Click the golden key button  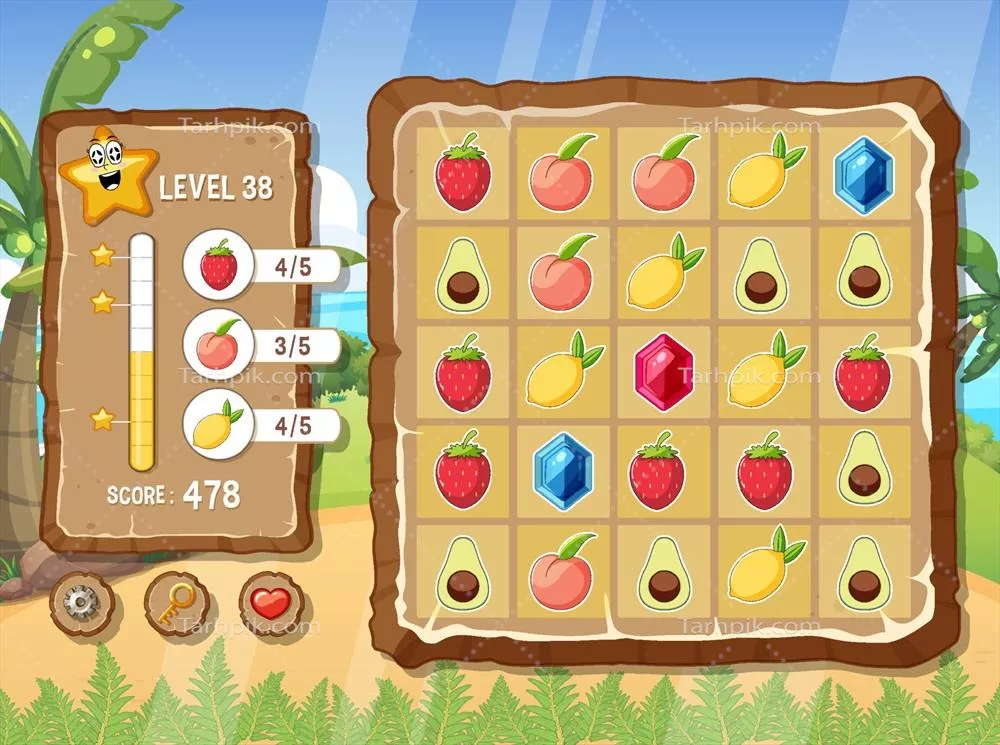point(176,602)
